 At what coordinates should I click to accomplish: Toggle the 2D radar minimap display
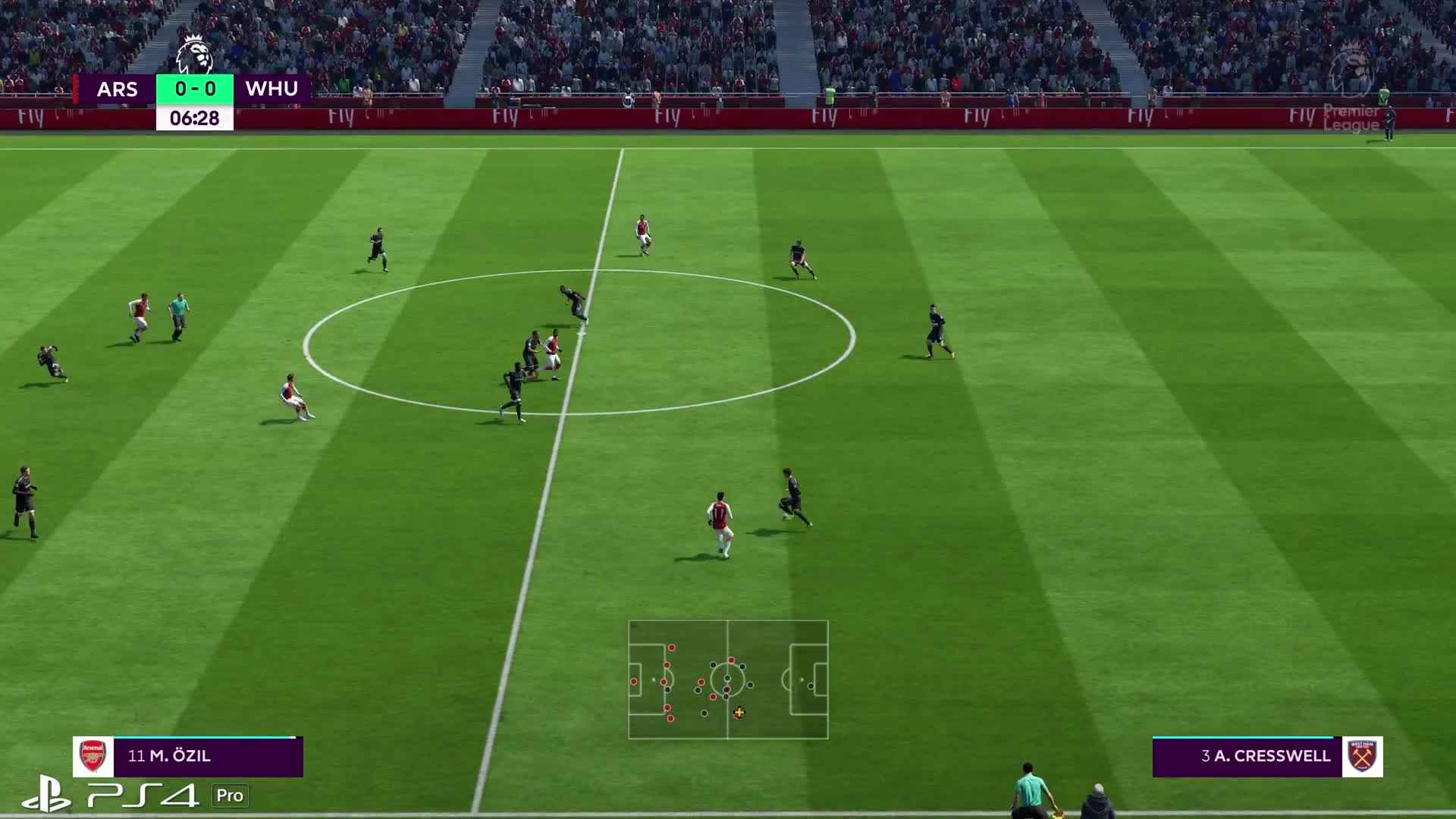coord(728,681)
